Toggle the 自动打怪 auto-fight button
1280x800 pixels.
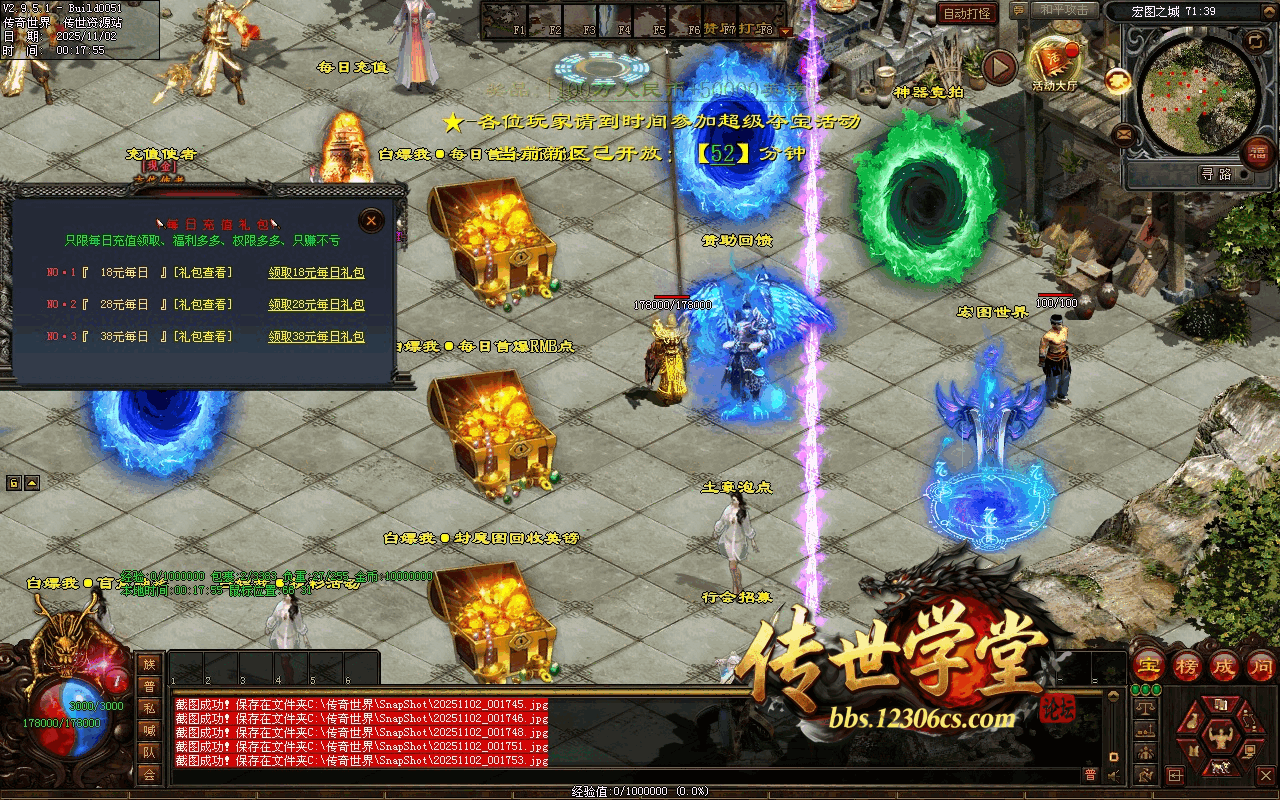(x=967, y=13)
